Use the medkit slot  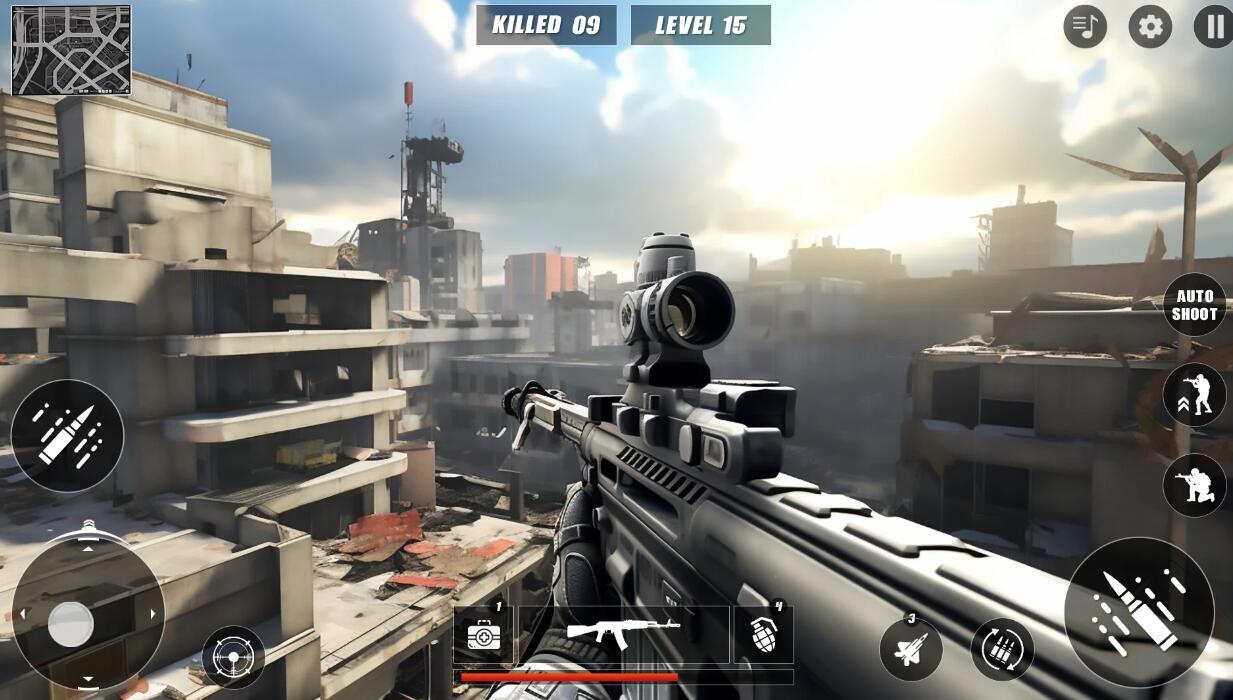tap(483, 634)
